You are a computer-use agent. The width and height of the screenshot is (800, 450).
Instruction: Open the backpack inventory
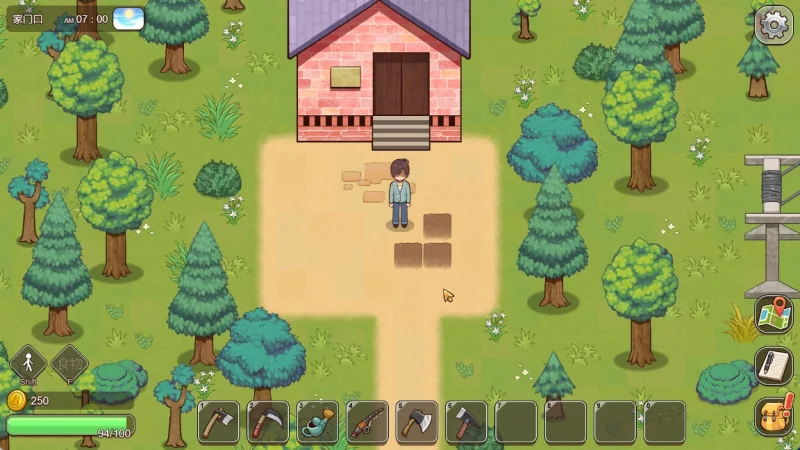(773, 416)
